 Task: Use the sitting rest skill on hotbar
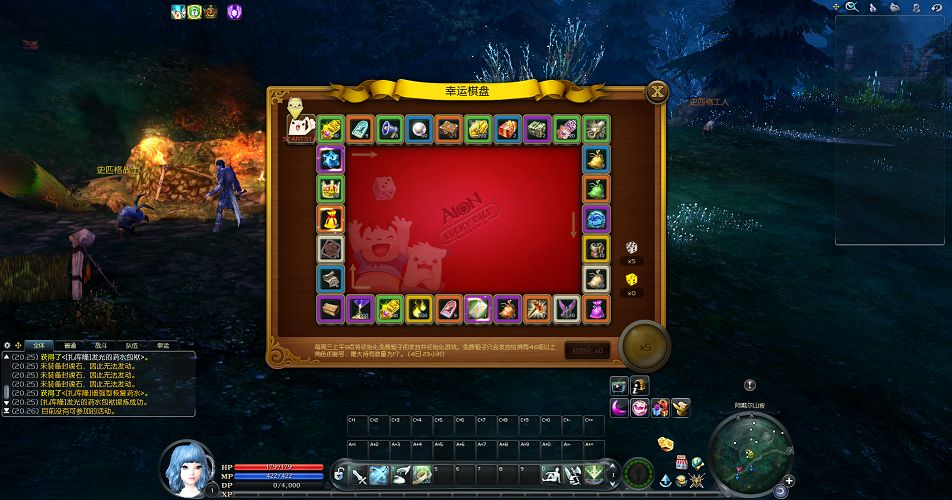coord(550,474)
